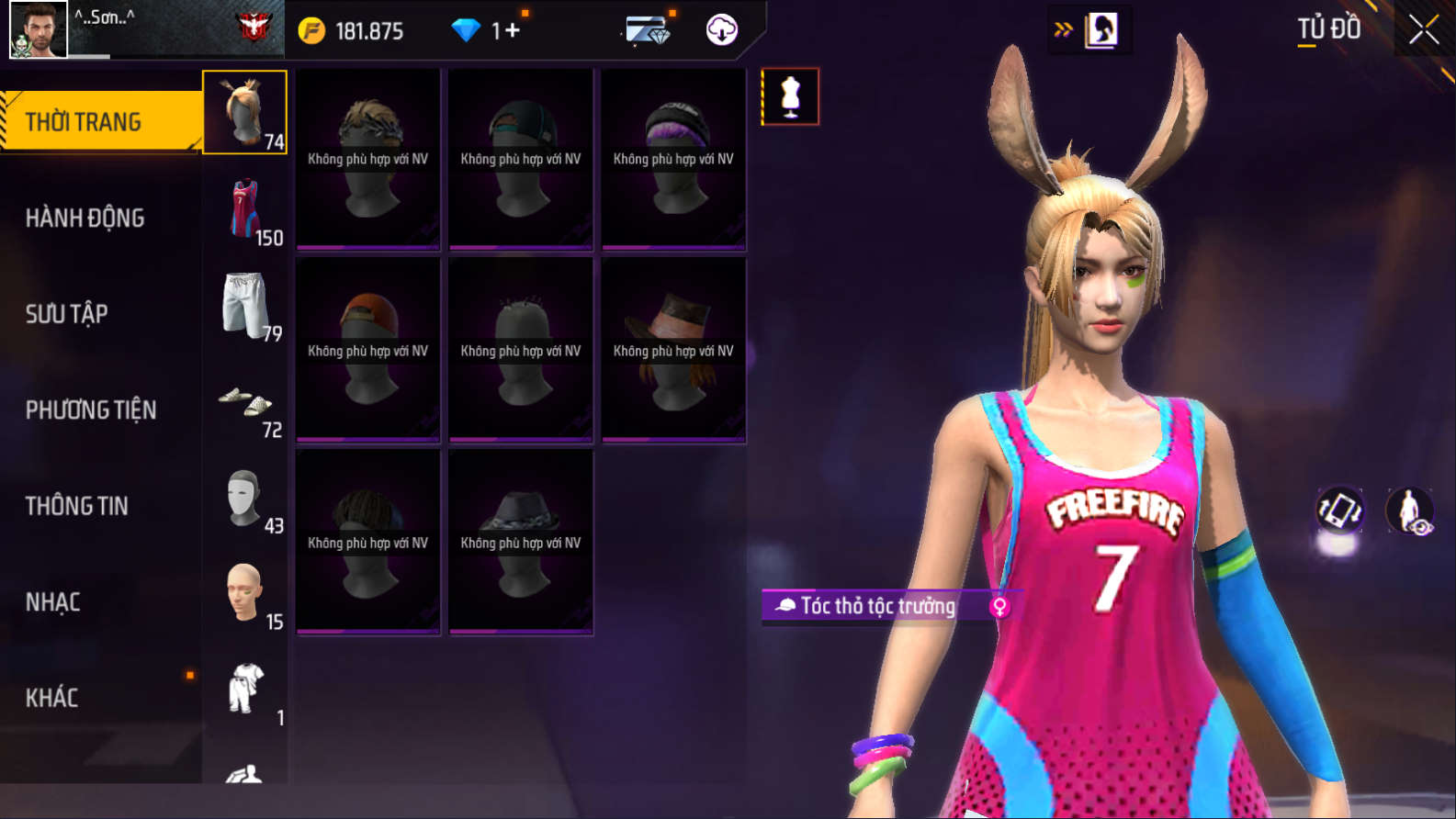Open the KHÁC category

(52, 698)
